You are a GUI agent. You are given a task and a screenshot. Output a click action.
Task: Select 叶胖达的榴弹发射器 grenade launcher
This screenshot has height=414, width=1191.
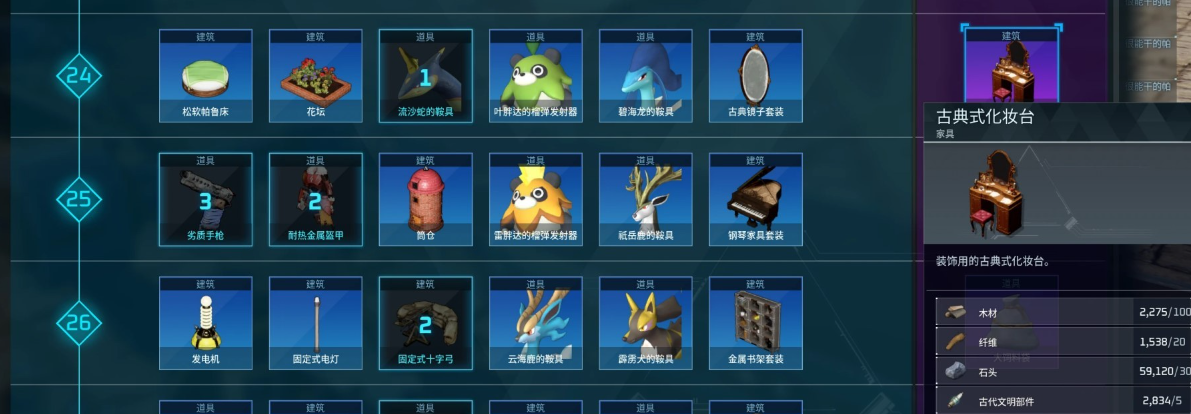(535, 76)
